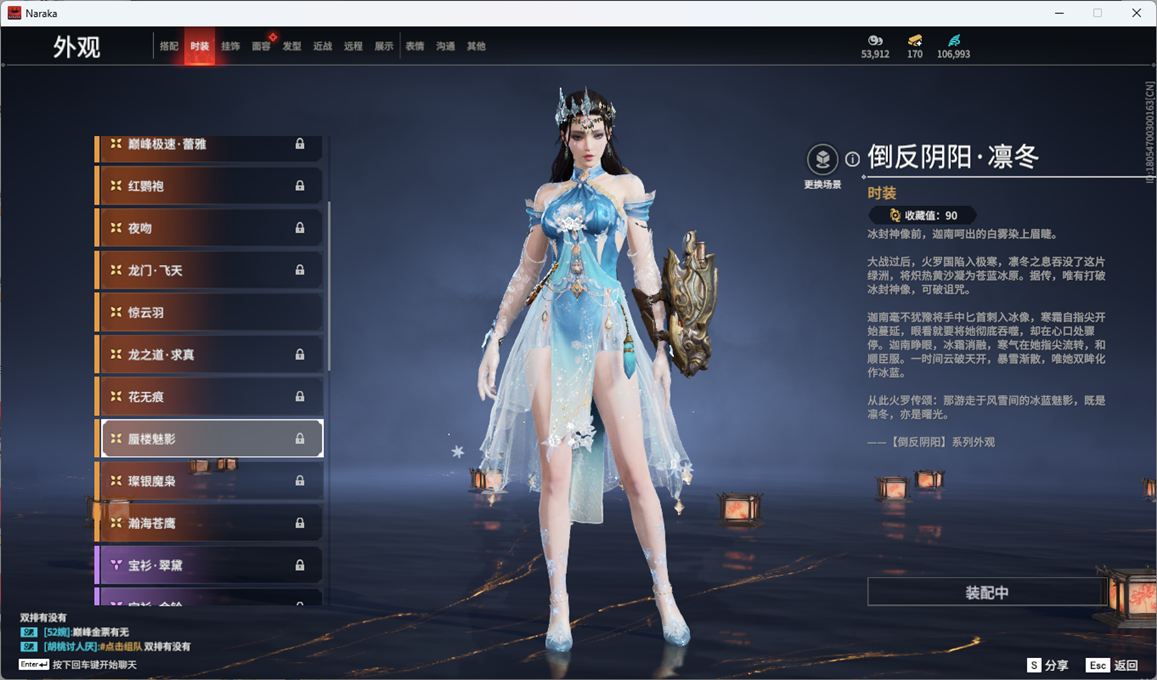The image size is (1157, 680).
Task: Switch to the 表情 emotes tab
Action: (x=415, y=46)
